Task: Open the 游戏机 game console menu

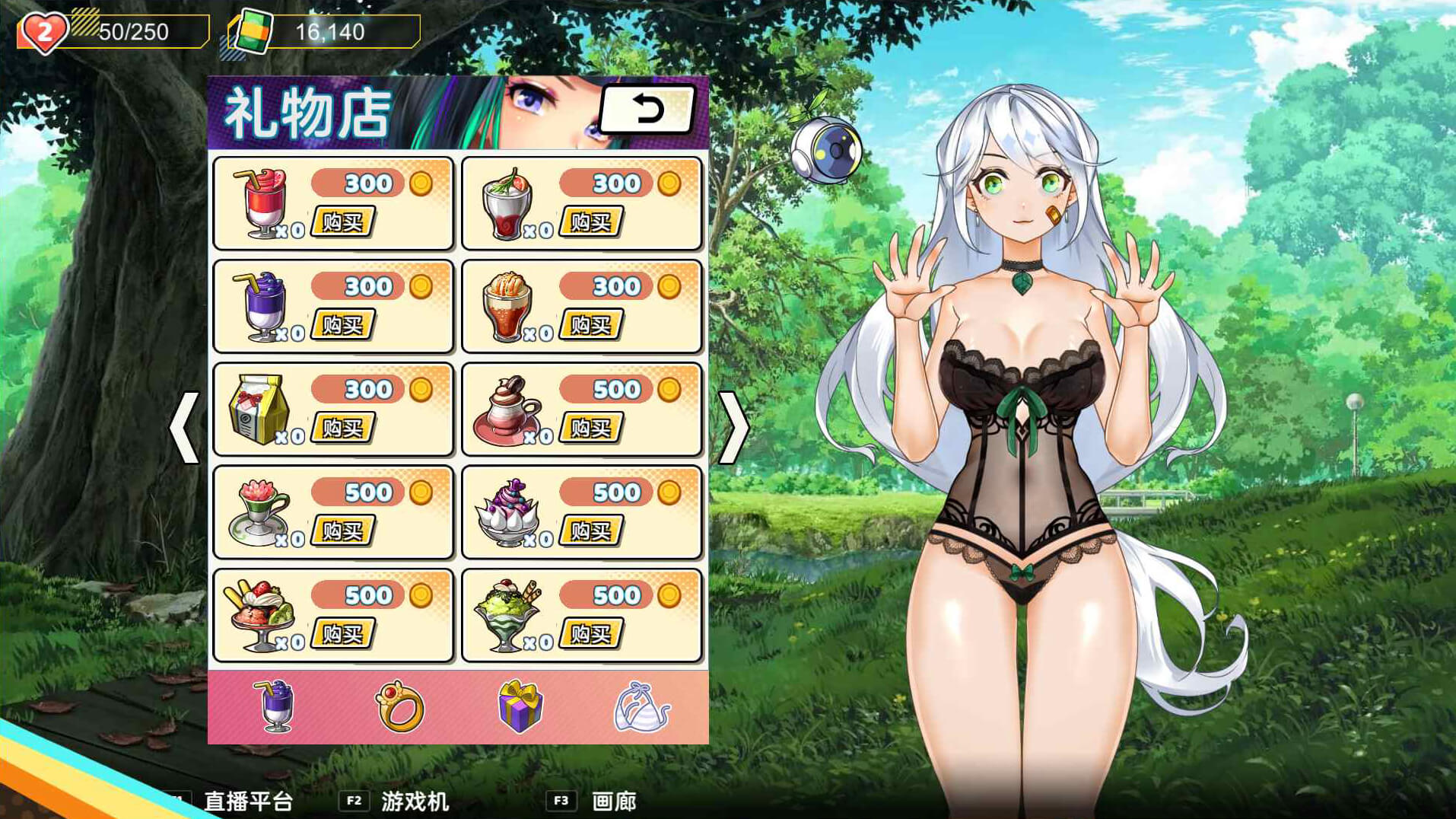Action: [415, 801]
